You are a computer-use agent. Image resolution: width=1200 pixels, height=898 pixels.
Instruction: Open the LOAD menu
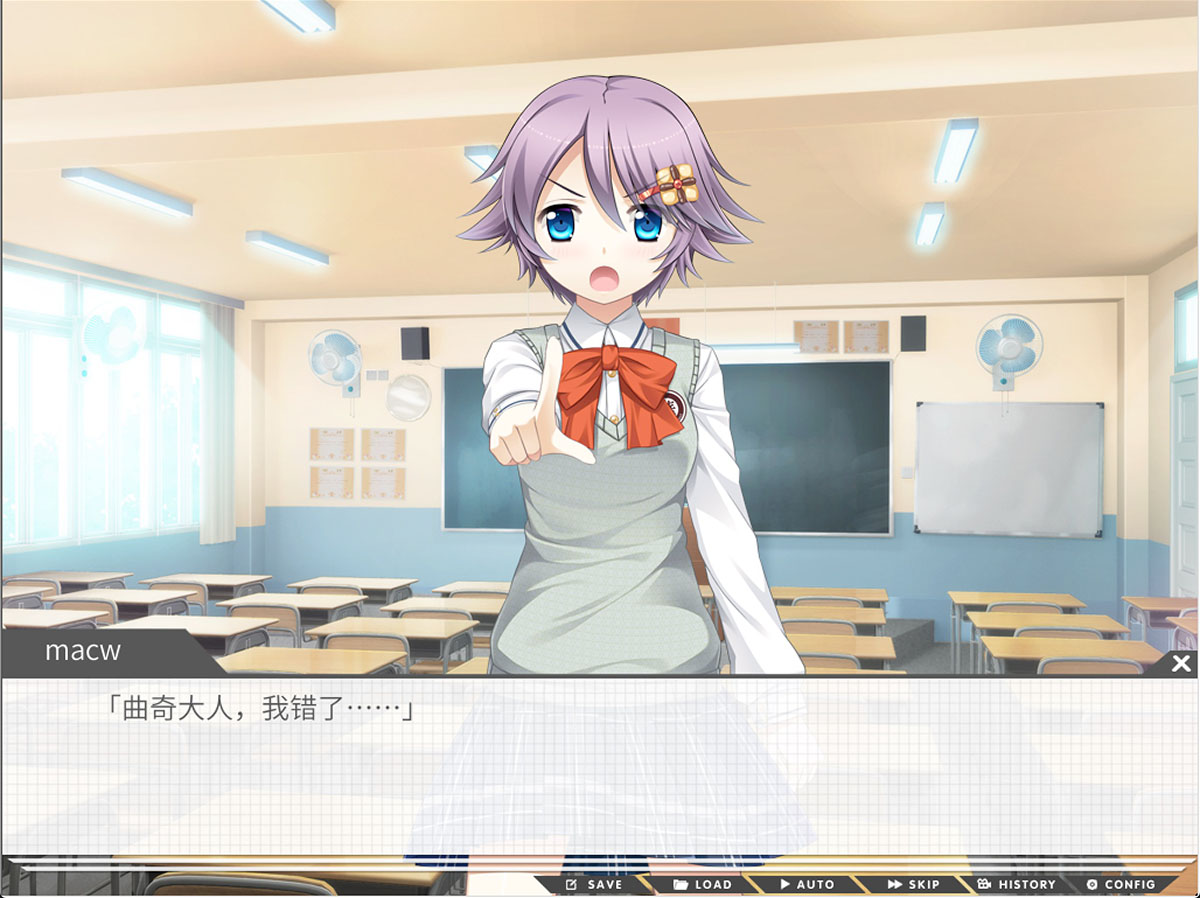703,884
